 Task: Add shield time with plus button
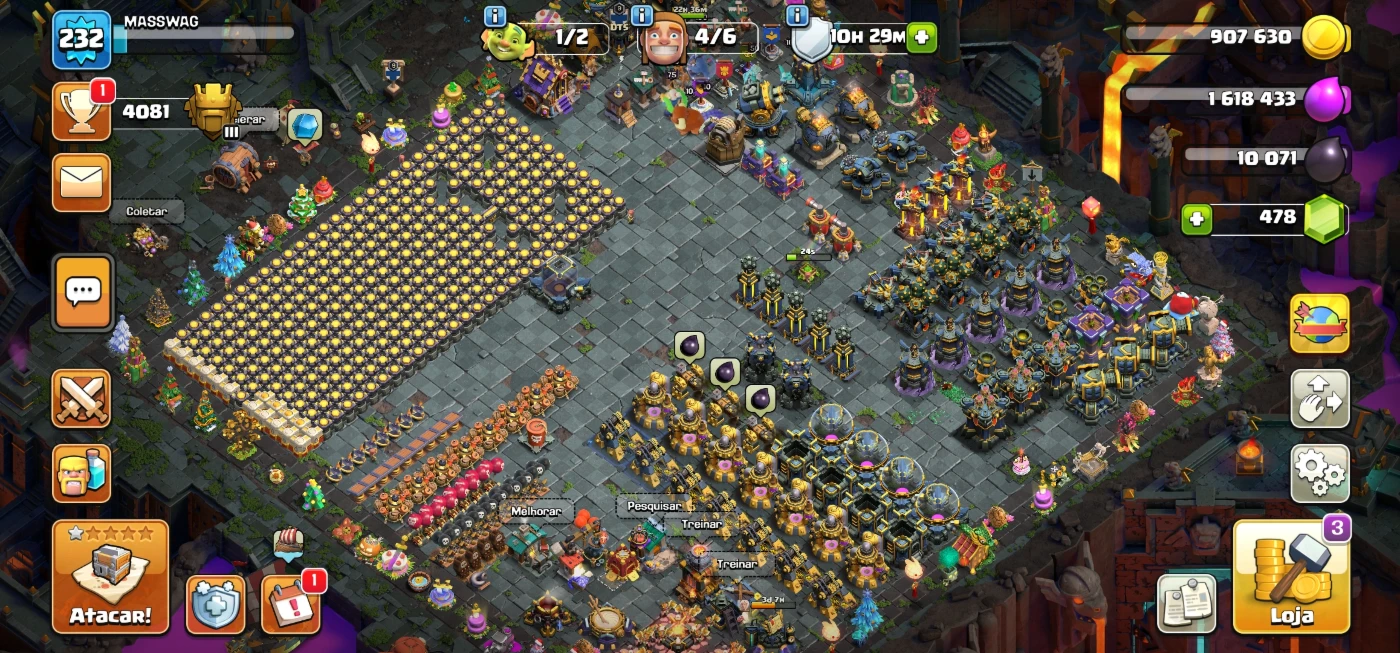click(x=922, y=39)
